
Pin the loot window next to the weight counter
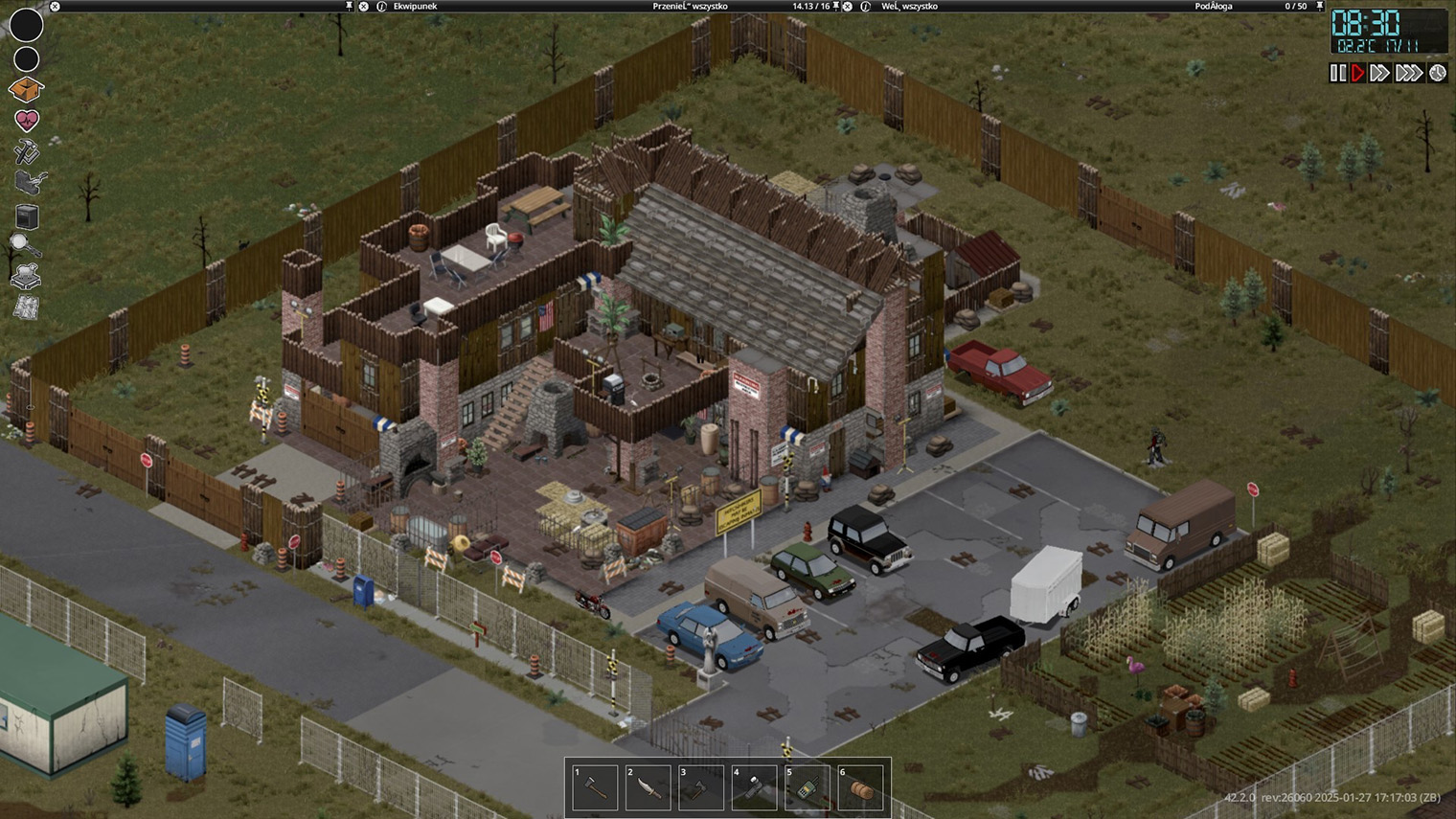[835, 7]
